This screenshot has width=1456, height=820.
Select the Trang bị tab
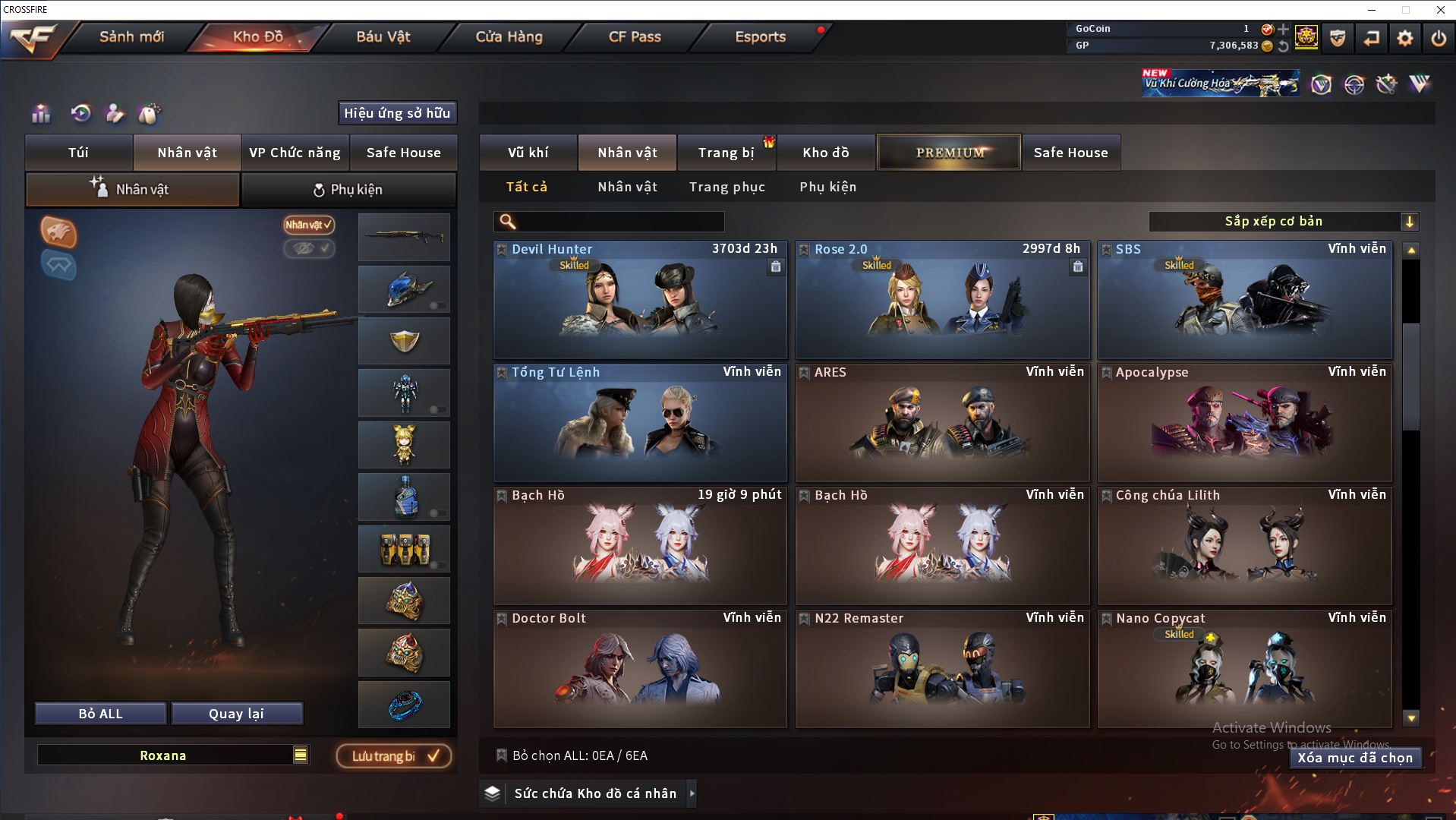(726, 153)
